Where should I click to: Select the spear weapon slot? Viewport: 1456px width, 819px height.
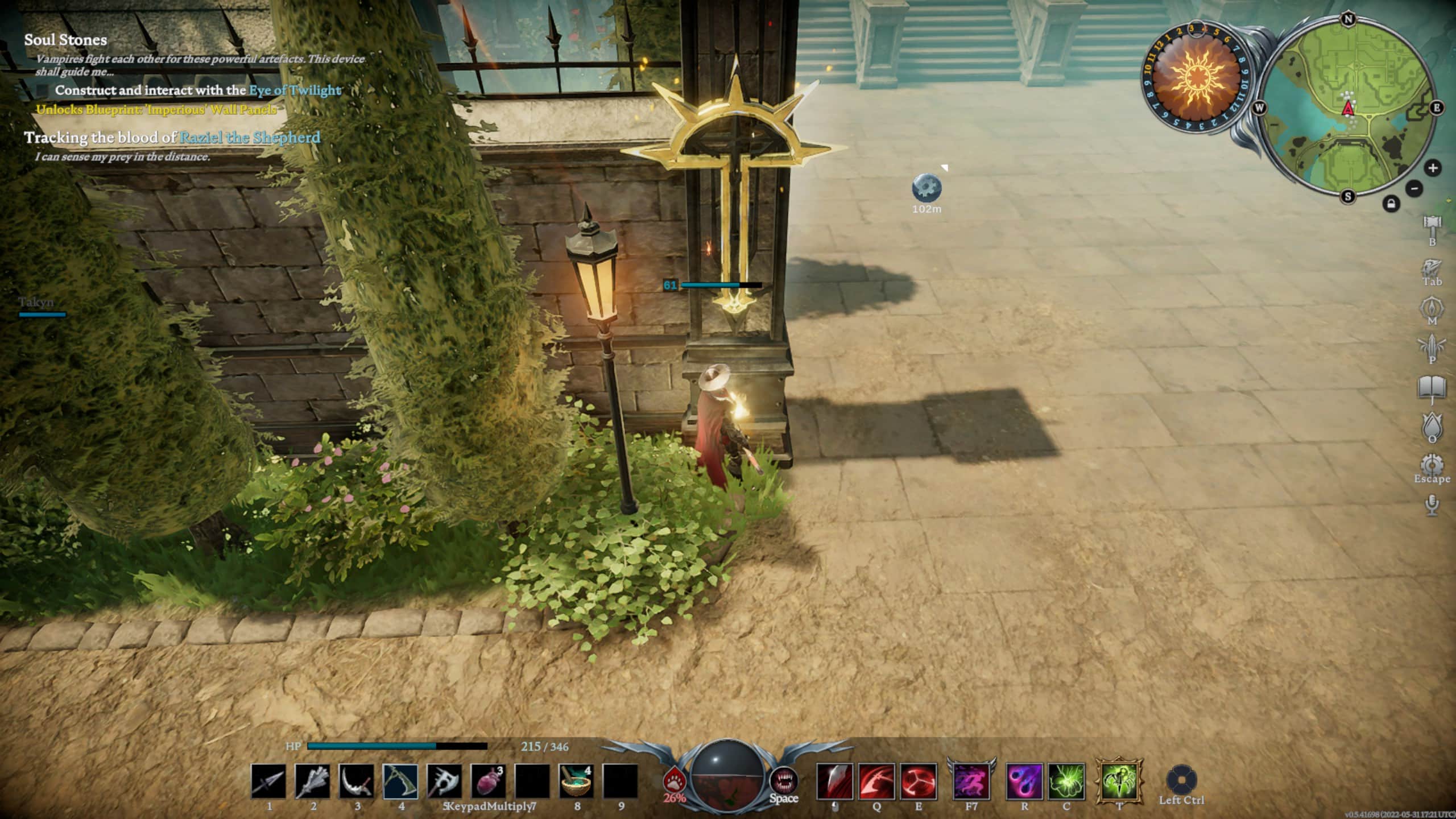click(268, 781)
